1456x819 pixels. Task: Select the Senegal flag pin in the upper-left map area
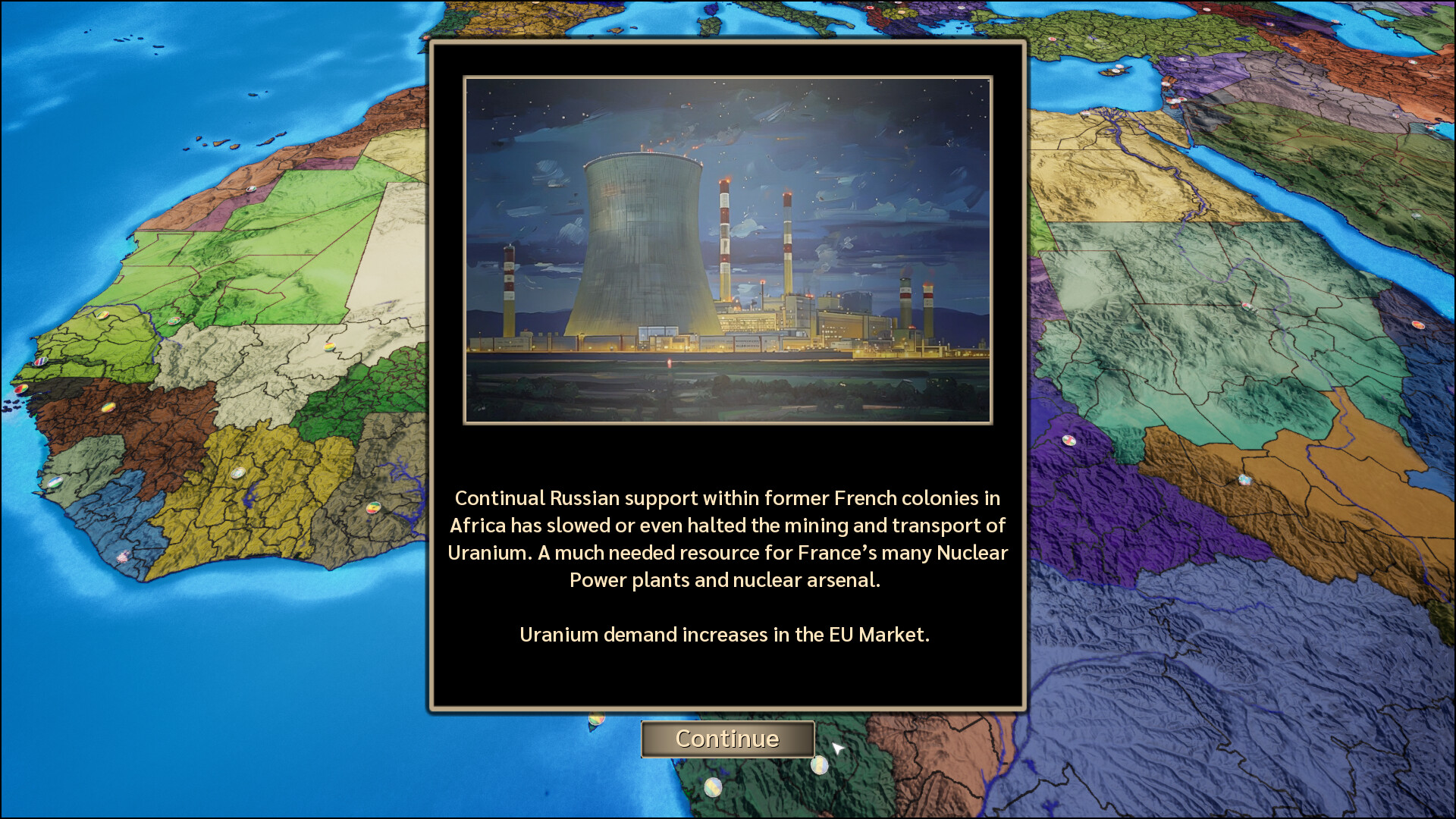[102, 316]
